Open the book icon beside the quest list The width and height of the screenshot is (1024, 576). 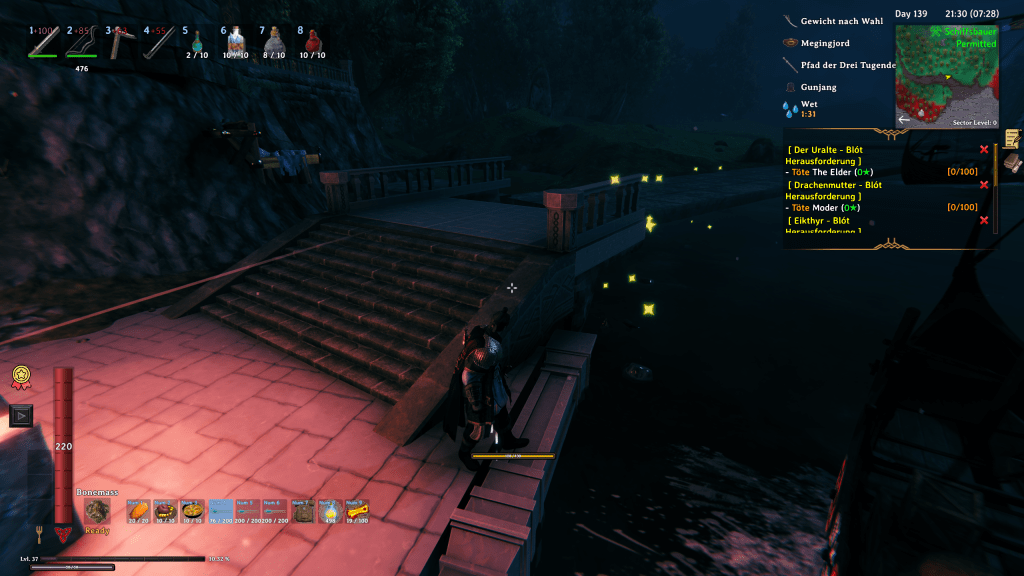(1012, 162)
